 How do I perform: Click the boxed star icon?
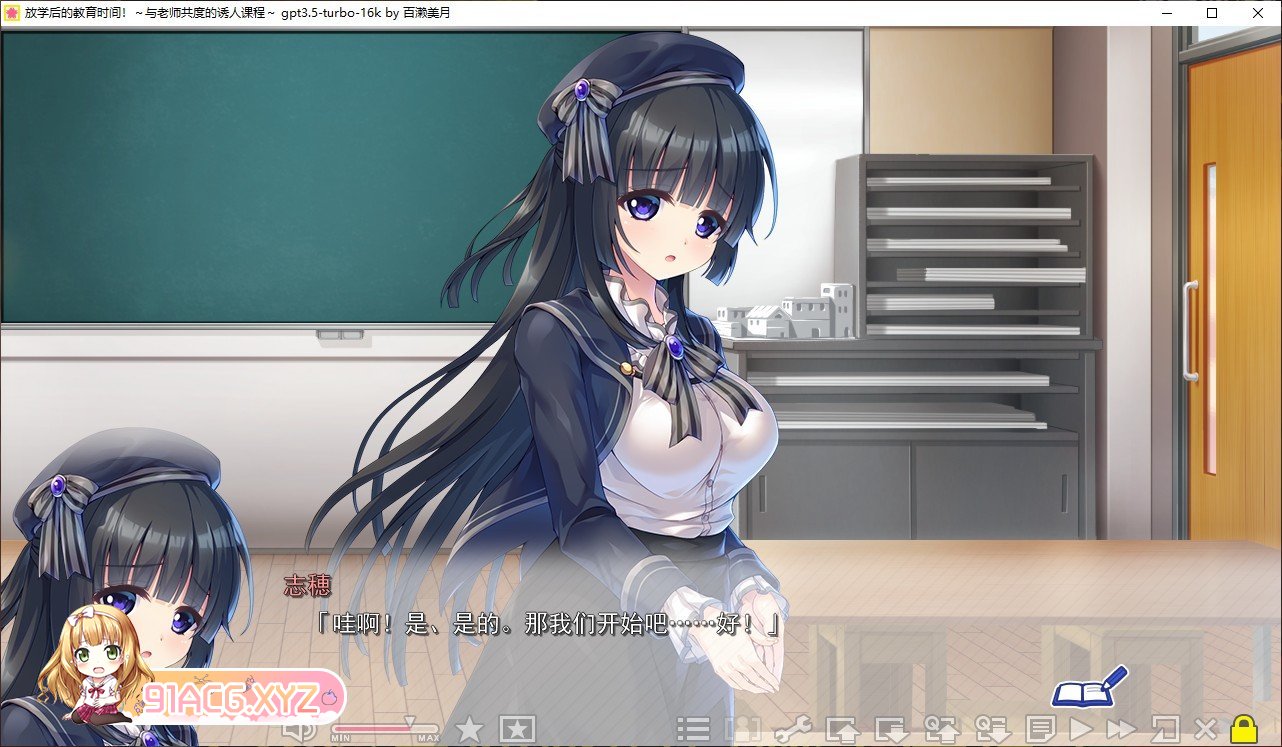click(x=516, y=730)
